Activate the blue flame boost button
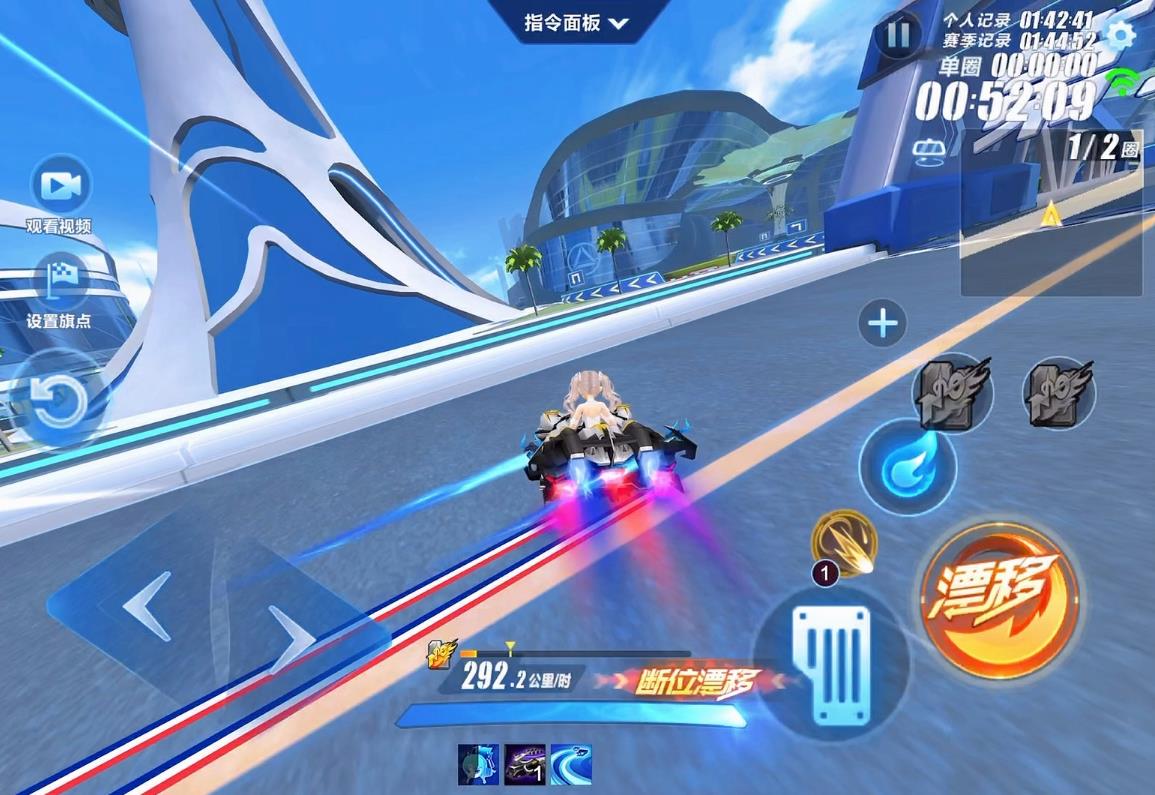 906,468
